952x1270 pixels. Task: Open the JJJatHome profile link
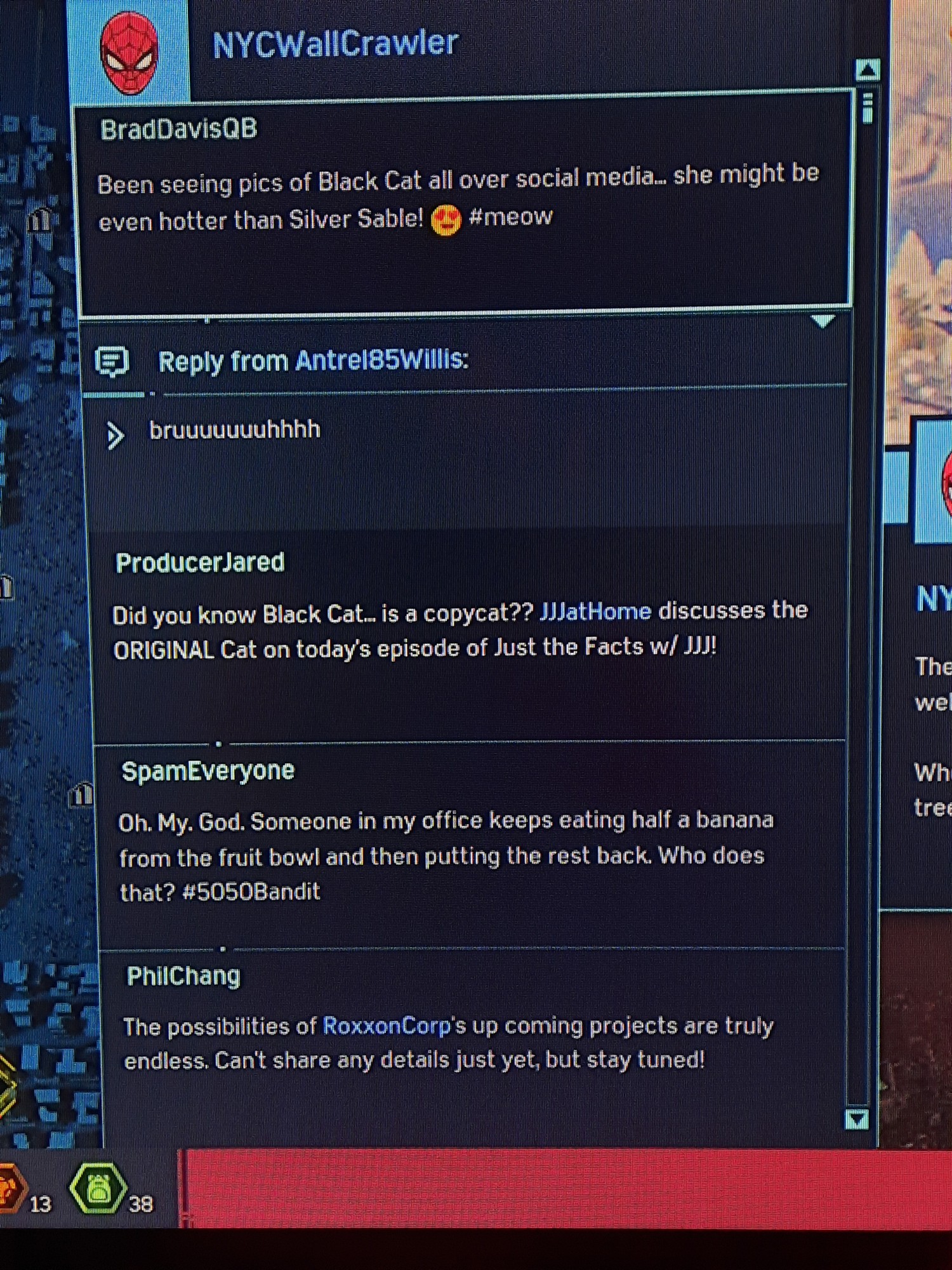click(x=595, y=612)
